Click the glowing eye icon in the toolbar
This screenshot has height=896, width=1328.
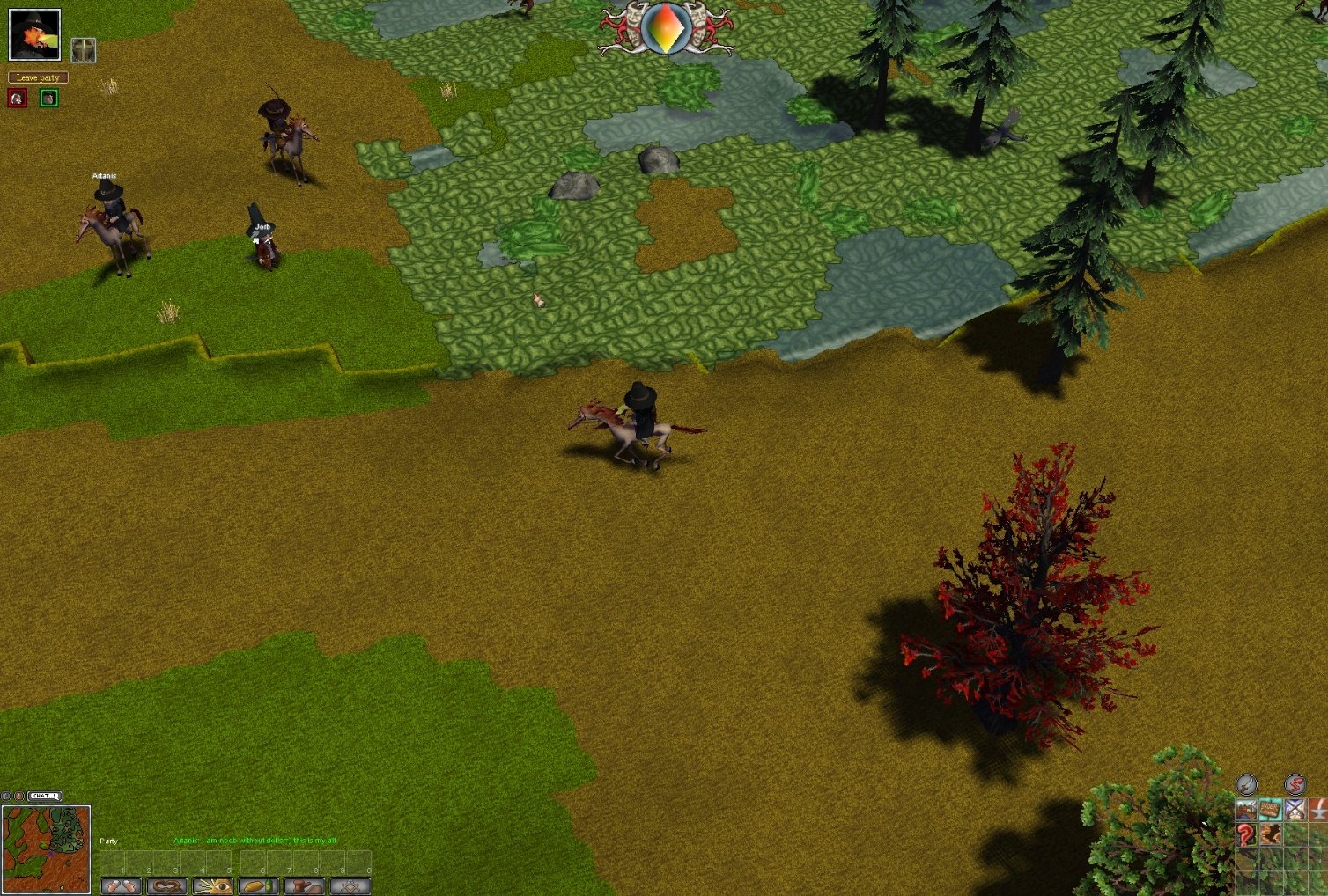point(212,885)
